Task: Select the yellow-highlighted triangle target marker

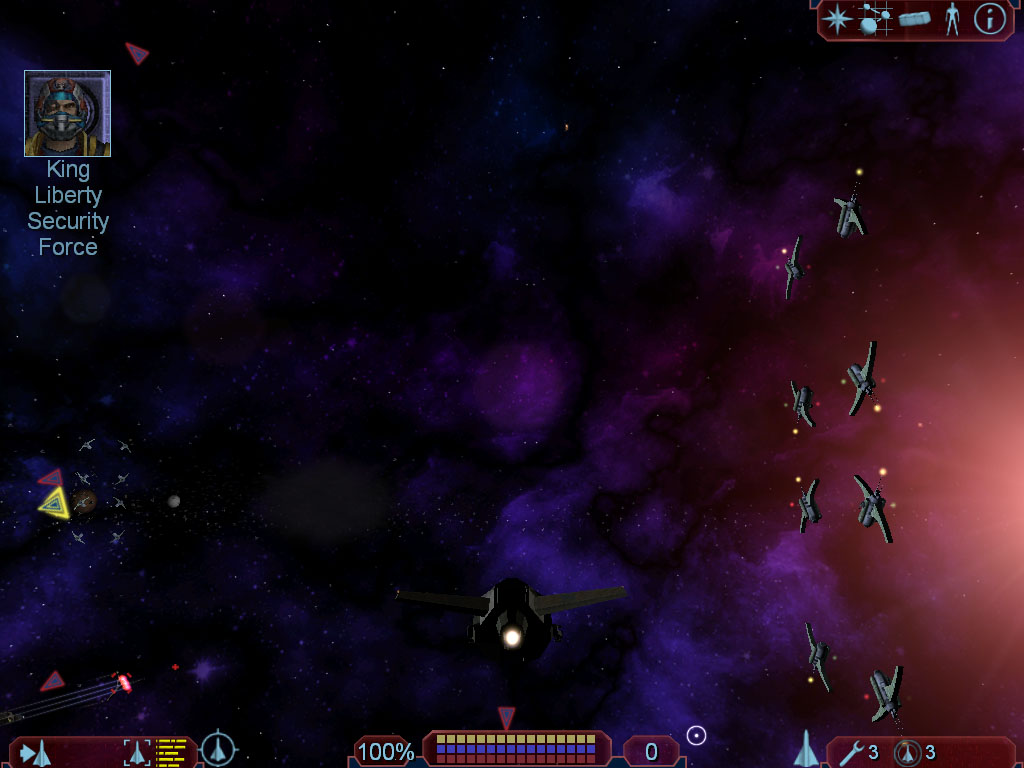Action: pos(54,502)
